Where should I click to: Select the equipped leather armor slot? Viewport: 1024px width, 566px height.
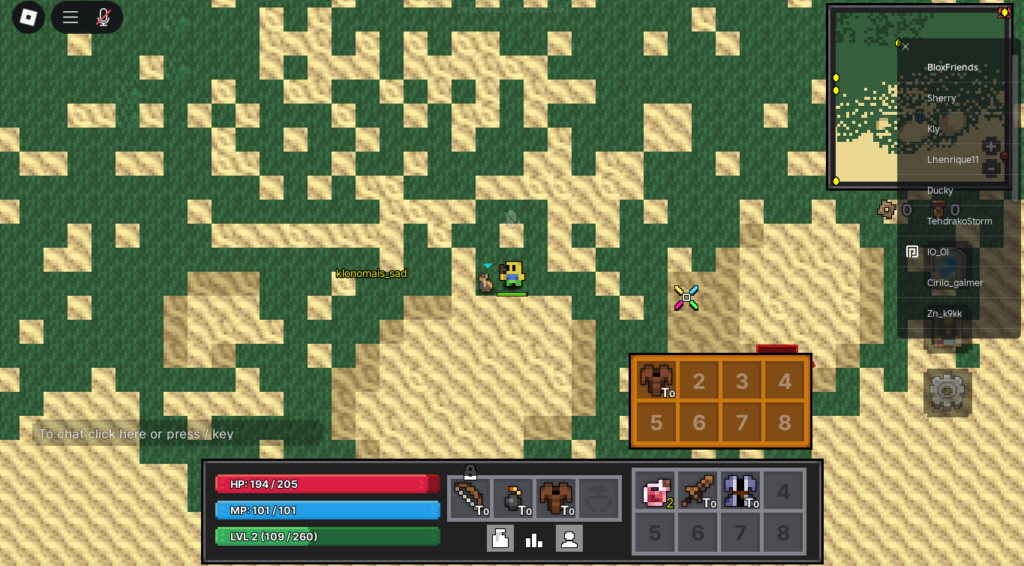pyautogui.click(x=555, y=497)
